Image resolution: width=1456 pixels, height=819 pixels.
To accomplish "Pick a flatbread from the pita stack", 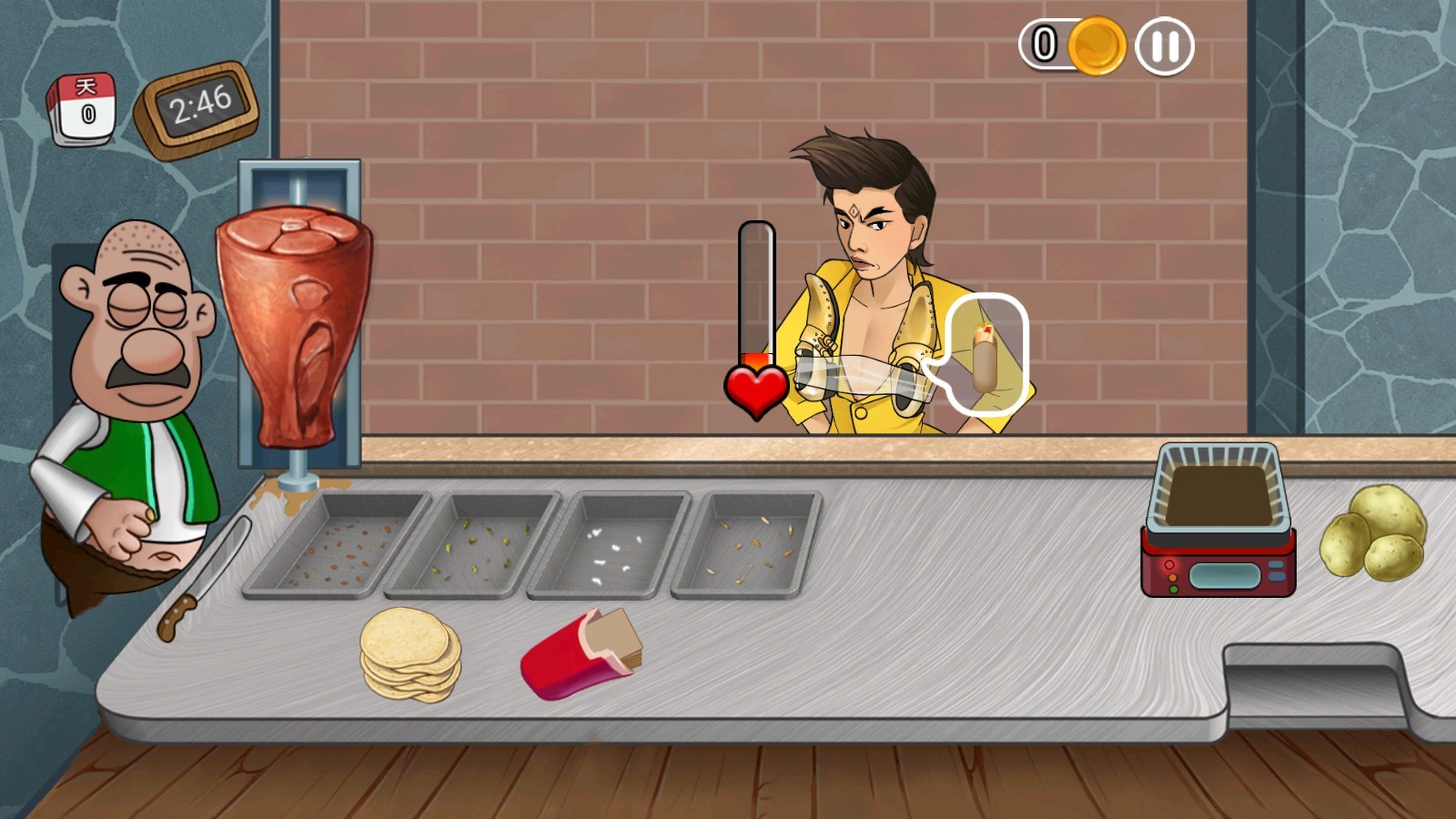I will [x=409, y=653].
